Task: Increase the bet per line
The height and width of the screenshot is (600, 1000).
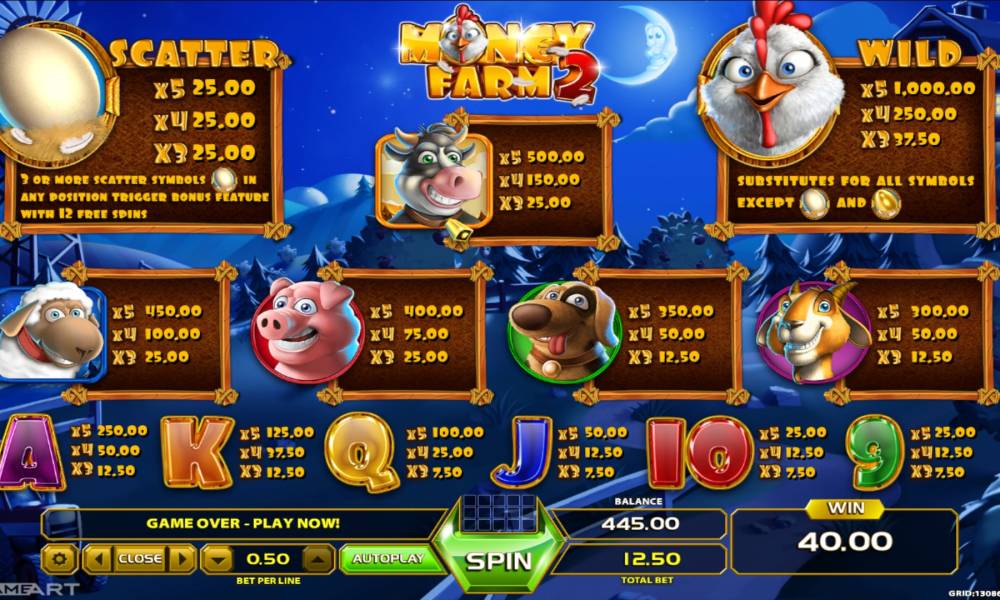Action: point(317,559)
